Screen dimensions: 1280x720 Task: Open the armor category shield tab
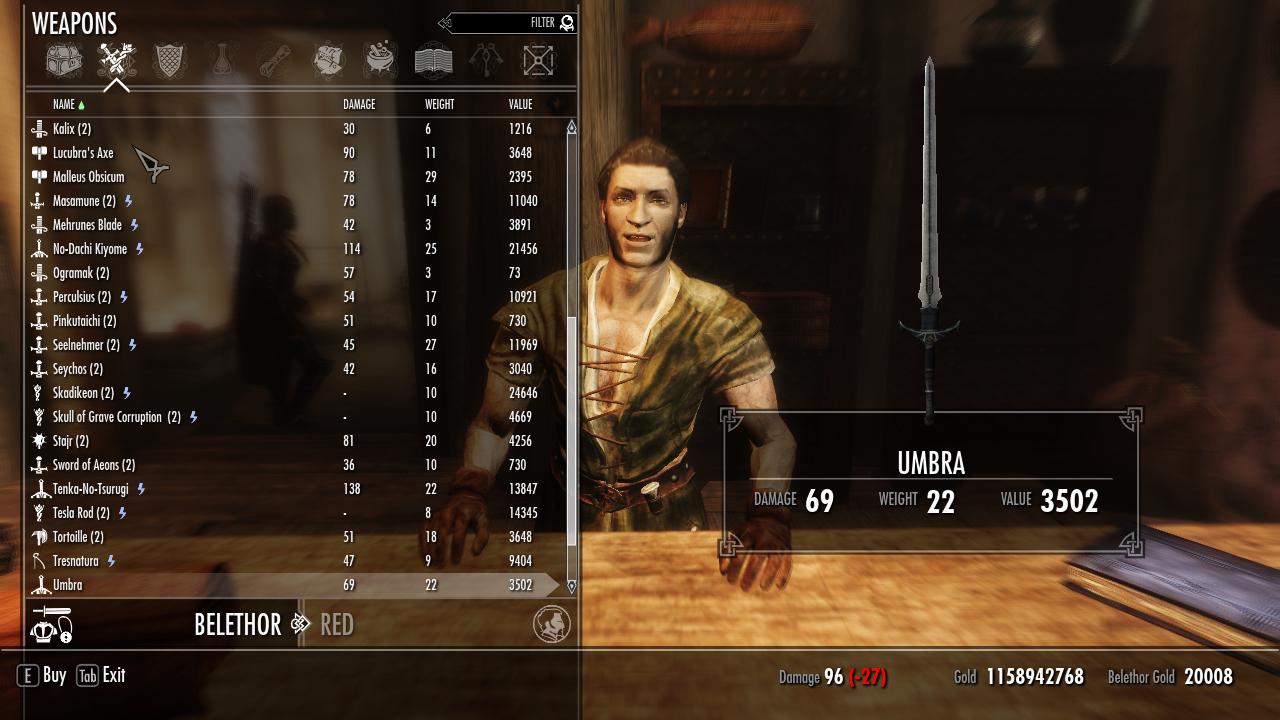tap(169, 61)
